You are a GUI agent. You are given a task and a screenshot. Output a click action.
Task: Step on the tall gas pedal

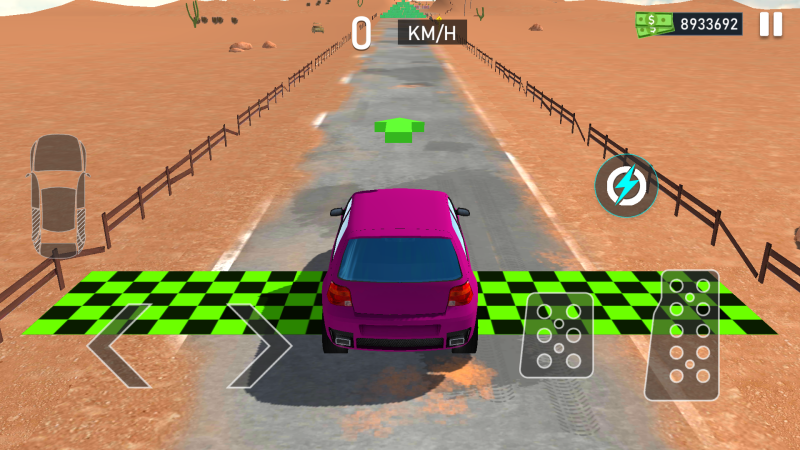point(682,335)
